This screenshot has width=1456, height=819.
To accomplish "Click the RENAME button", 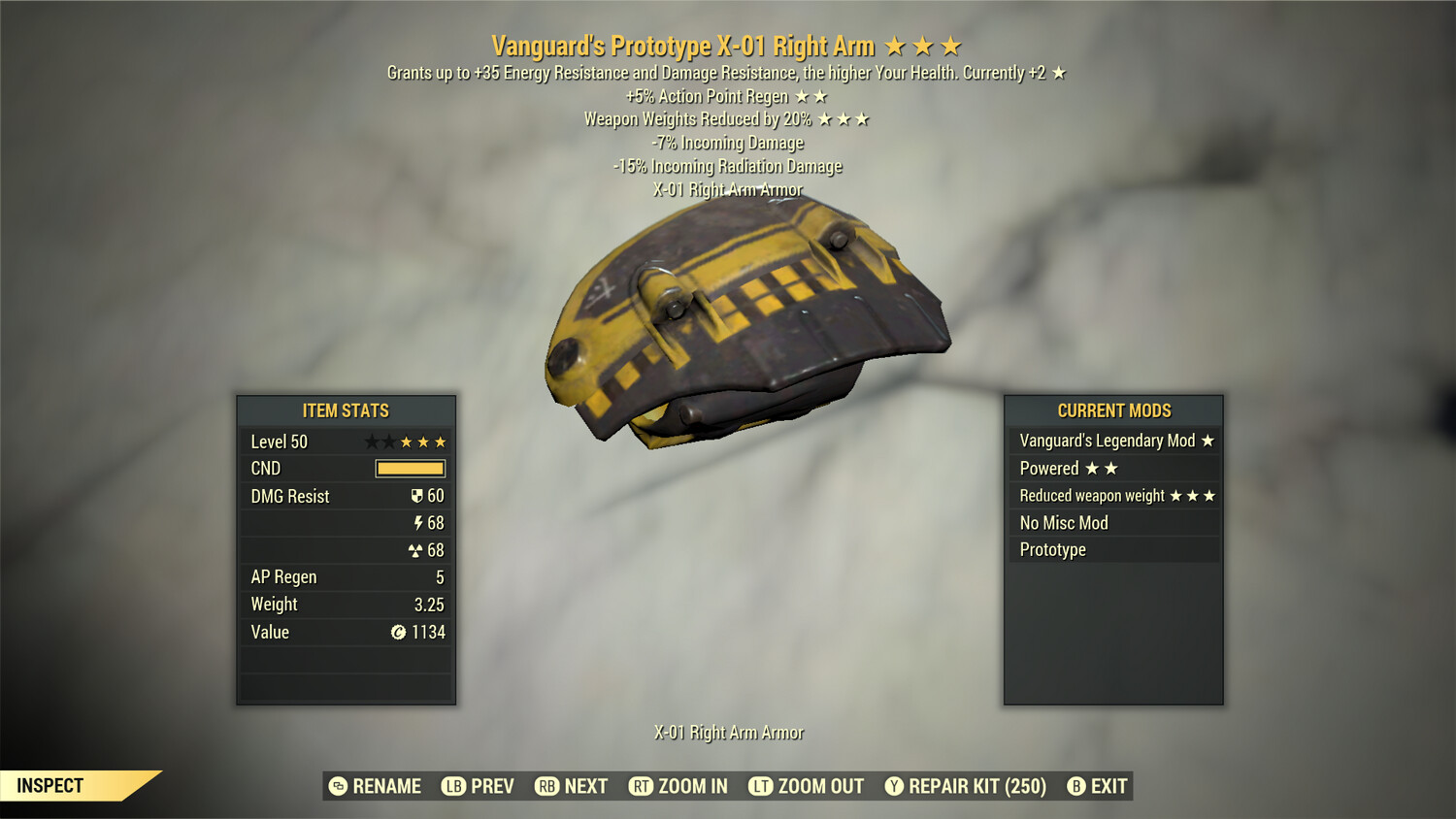I will click(x=385, y=786).
